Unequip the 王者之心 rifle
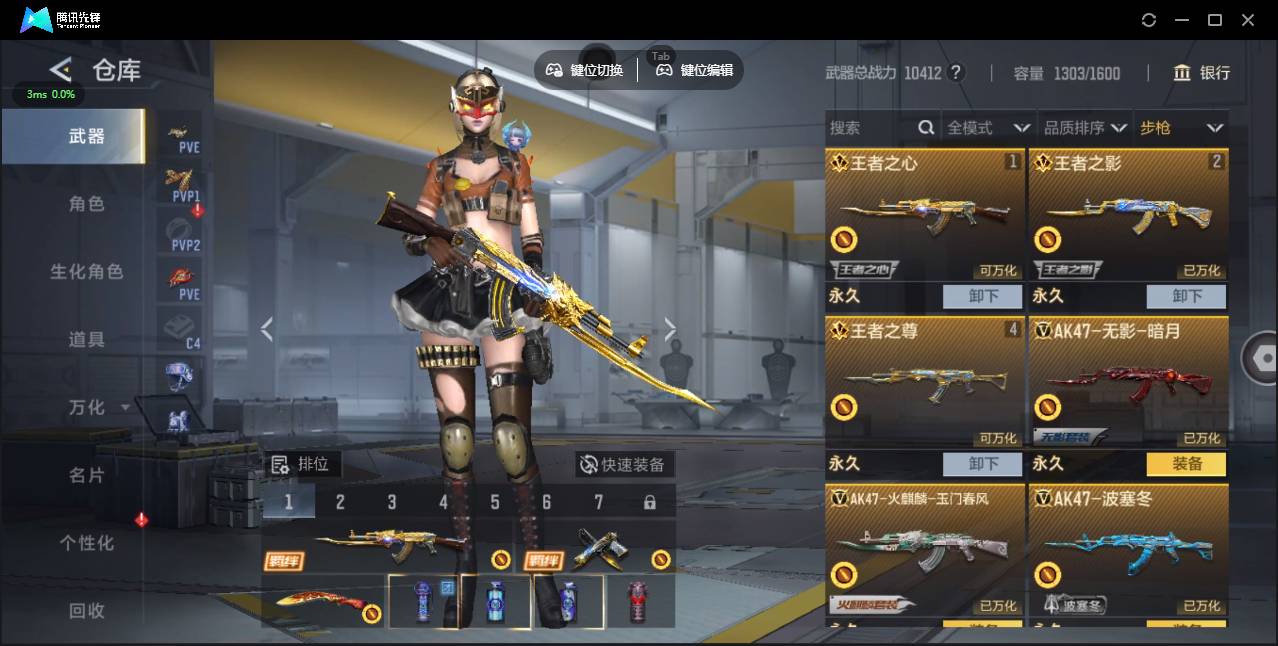1278x646 pixels. pyautogui.click(x=983, y=296)
